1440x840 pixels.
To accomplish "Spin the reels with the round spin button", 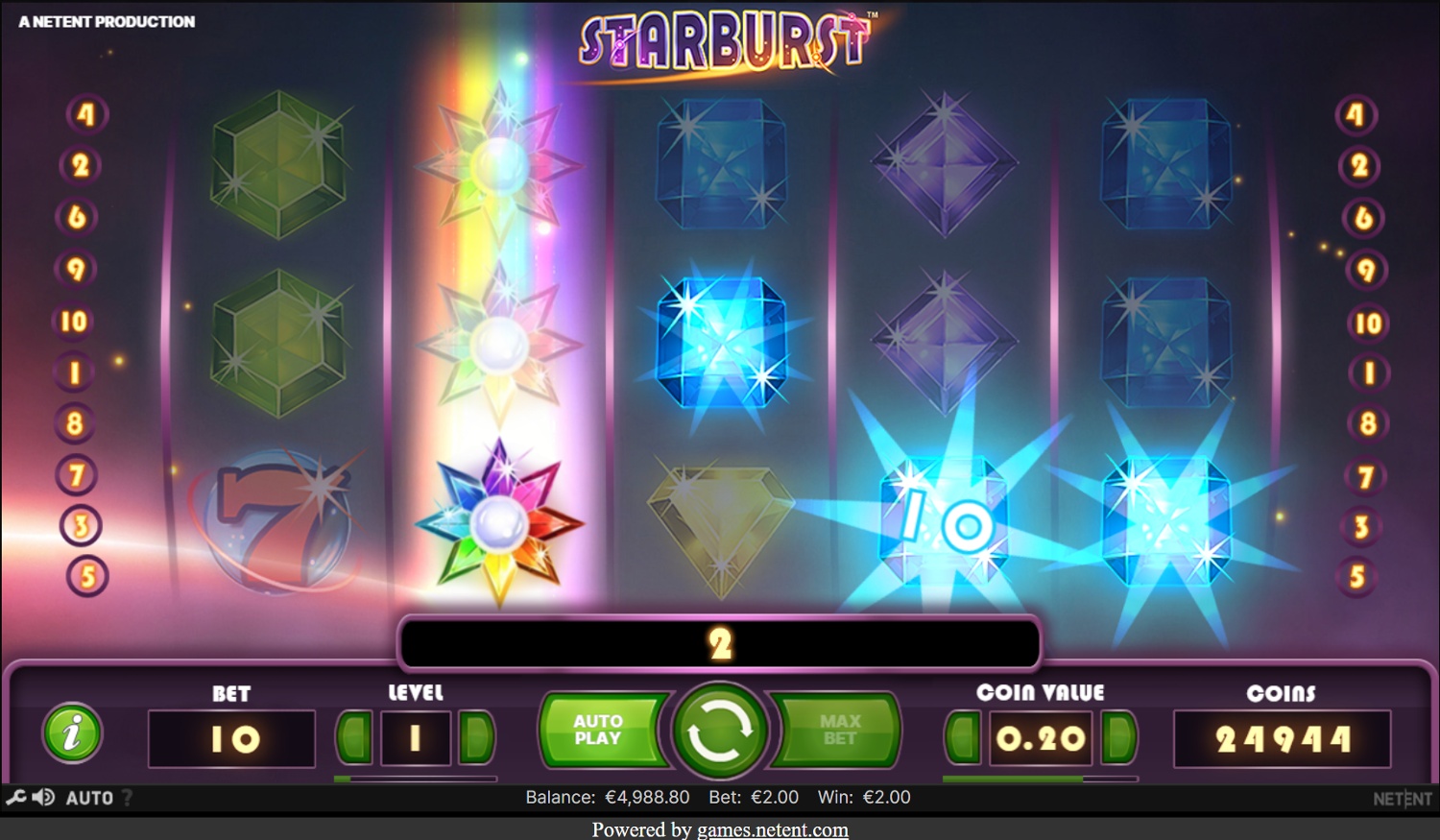I will pyautogui.click(x=720, y=732).
